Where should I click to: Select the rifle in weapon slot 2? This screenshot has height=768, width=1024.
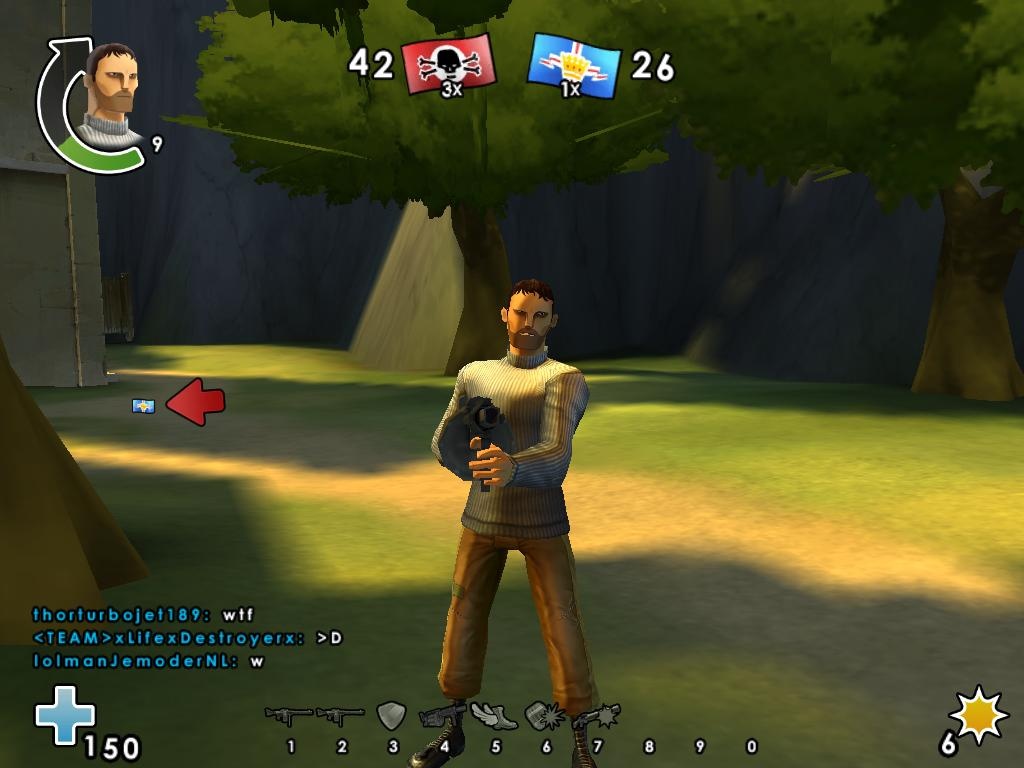[340, 716]
